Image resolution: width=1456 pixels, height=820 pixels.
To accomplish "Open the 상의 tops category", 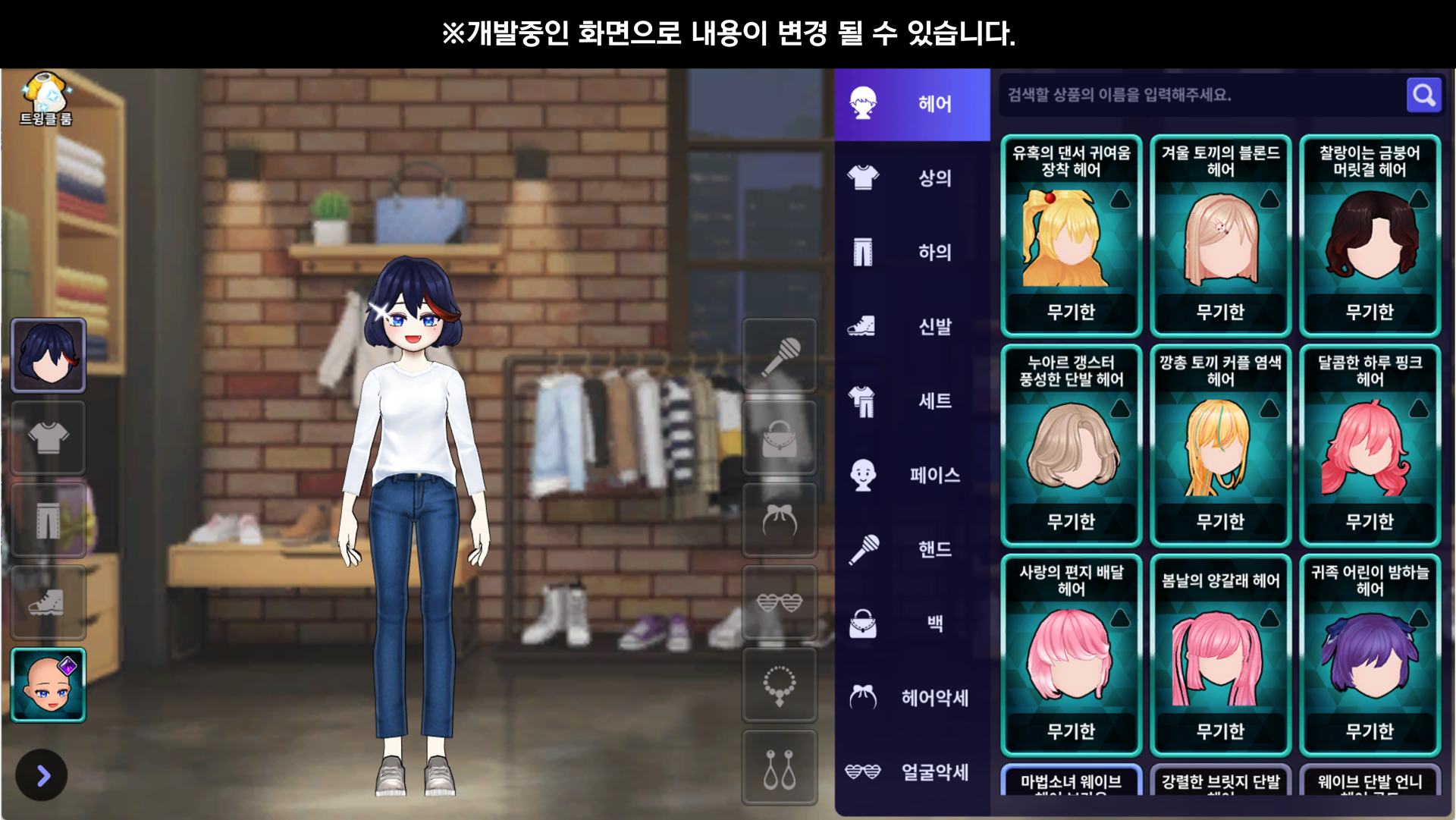I will [912, 178].
